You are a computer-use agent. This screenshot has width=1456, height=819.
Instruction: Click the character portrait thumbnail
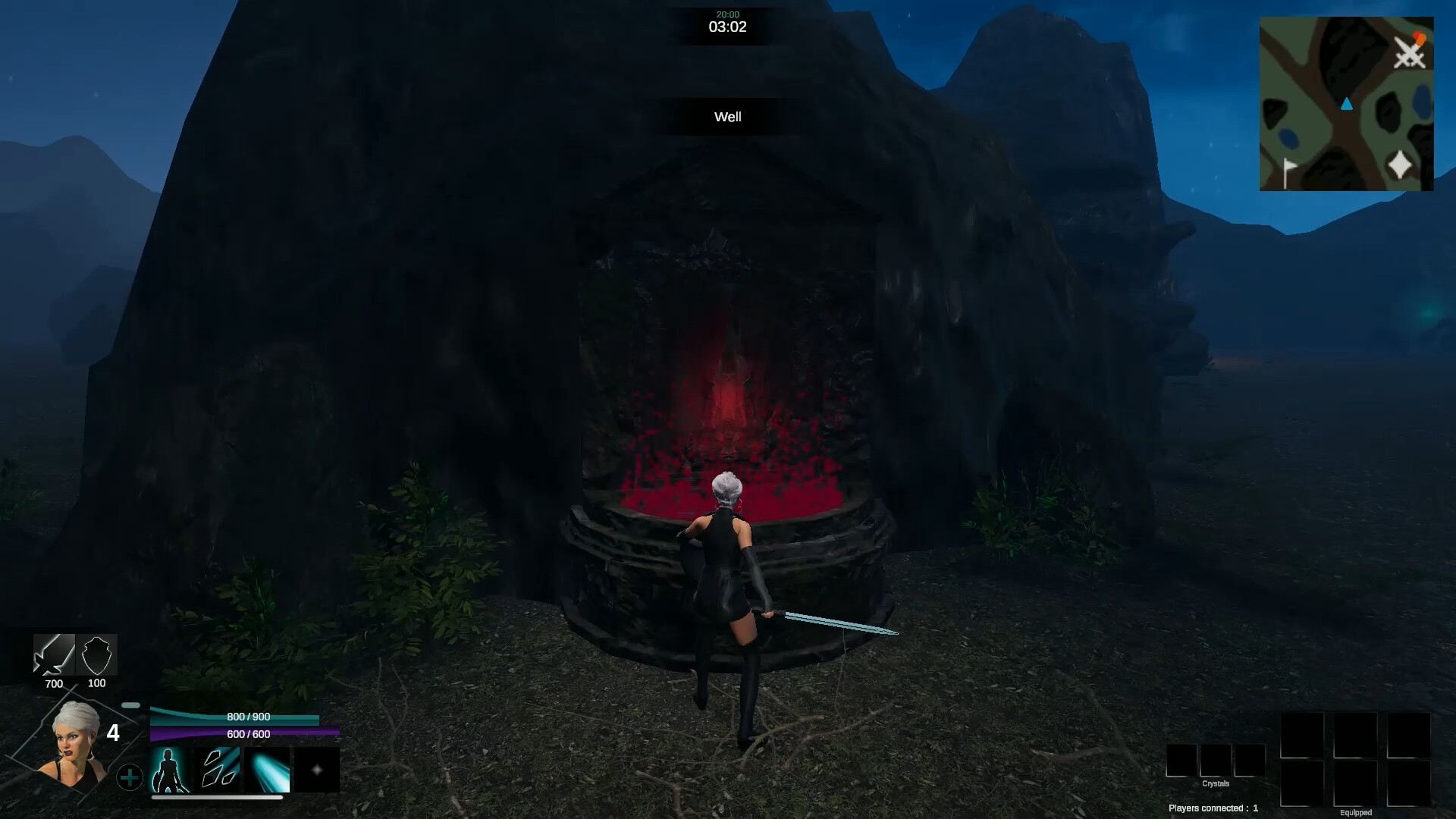(76, 743)
